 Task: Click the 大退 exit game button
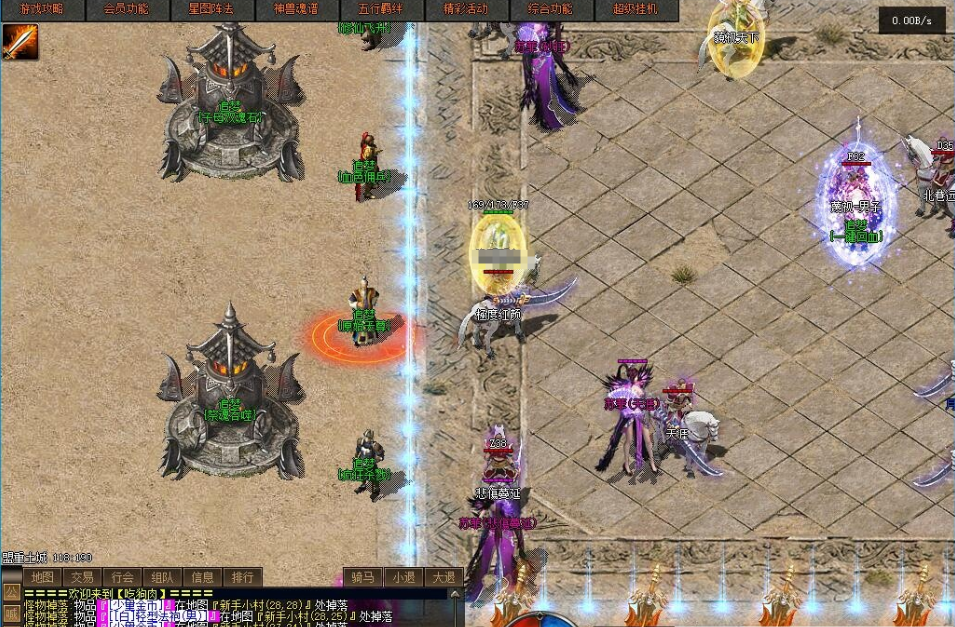443,577
